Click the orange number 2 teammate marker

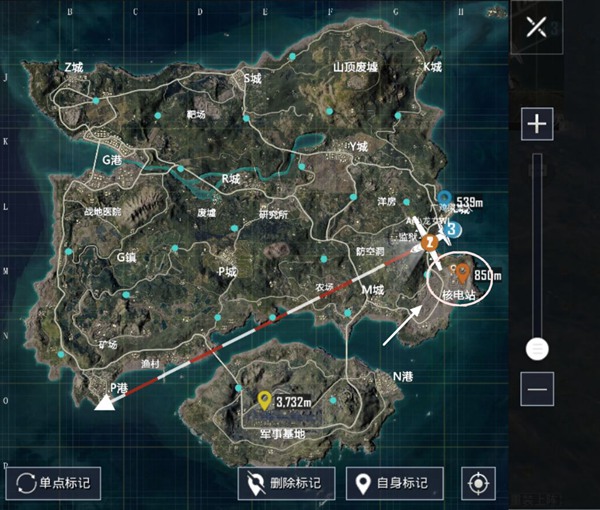429,242
